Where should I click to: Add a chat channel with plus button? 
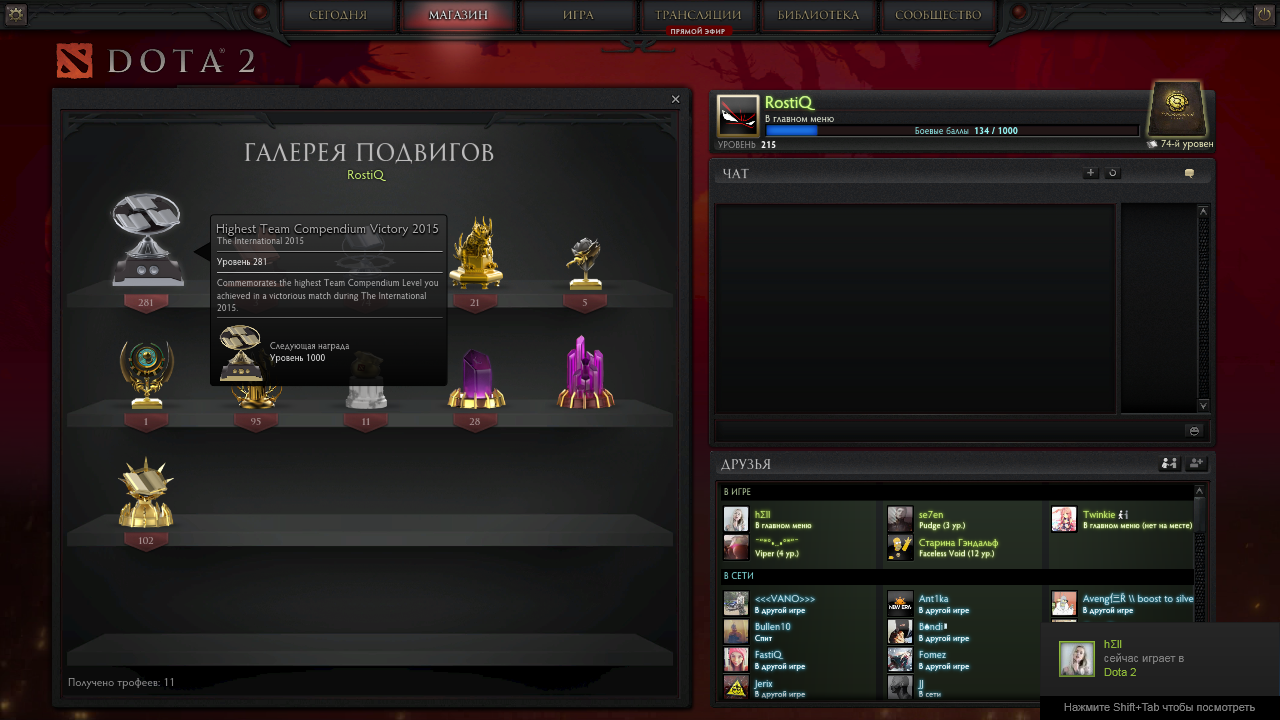pos(1090,173)
